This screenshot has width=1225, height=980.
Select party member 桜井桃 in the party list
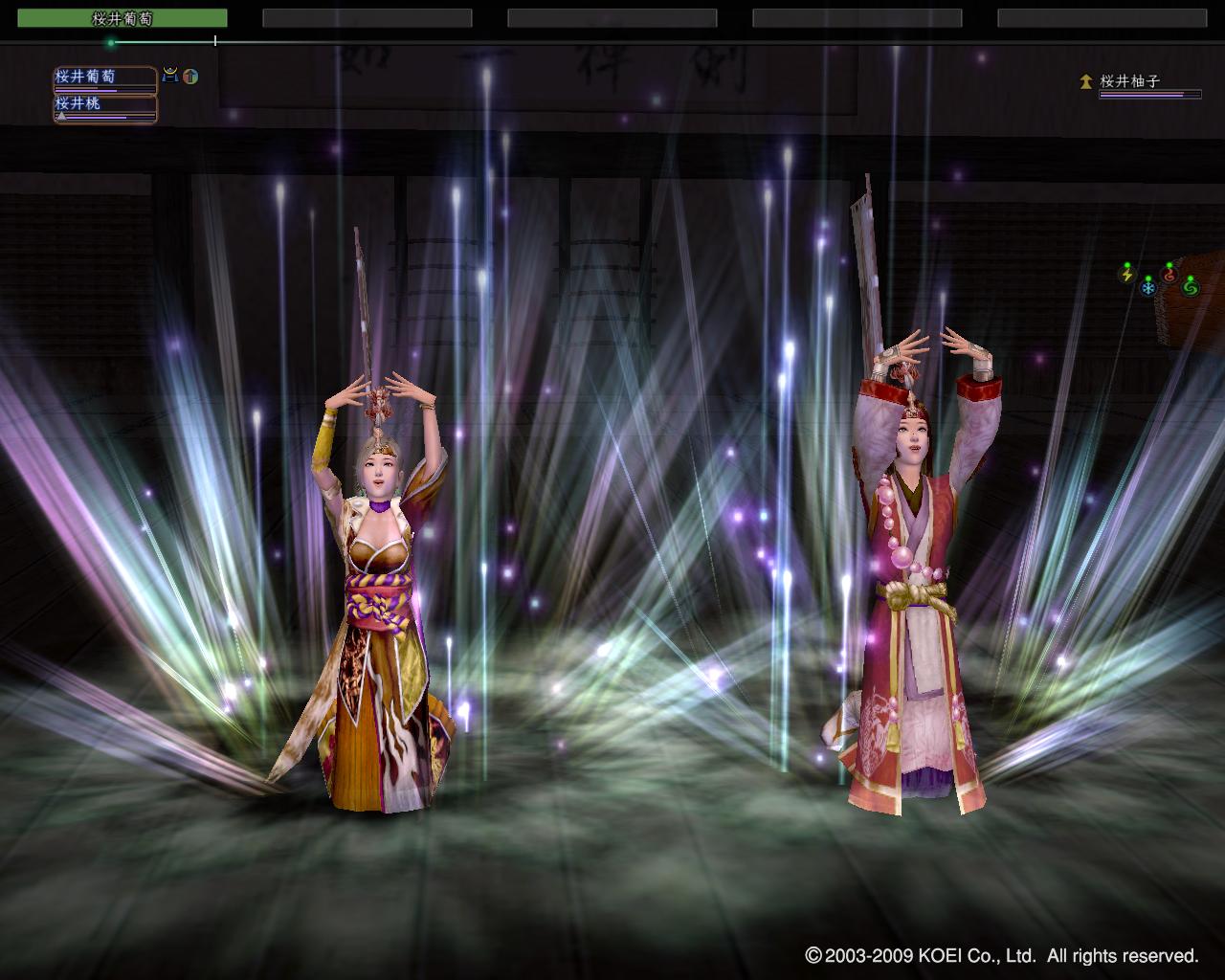pos(104,106)
